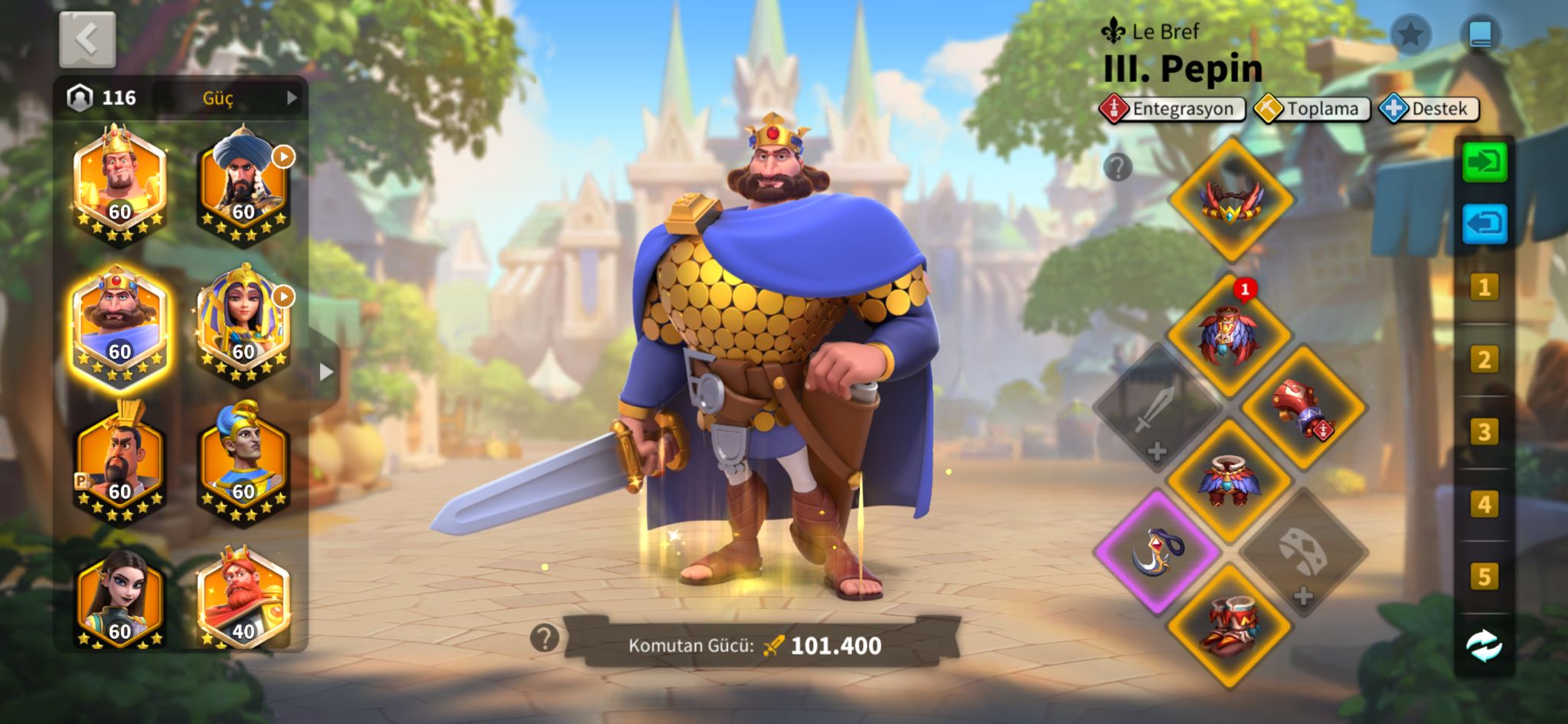The image size is (1568, 724).
Task: Open the chest armor slot with notification
Action: (x=1229, y=336)
